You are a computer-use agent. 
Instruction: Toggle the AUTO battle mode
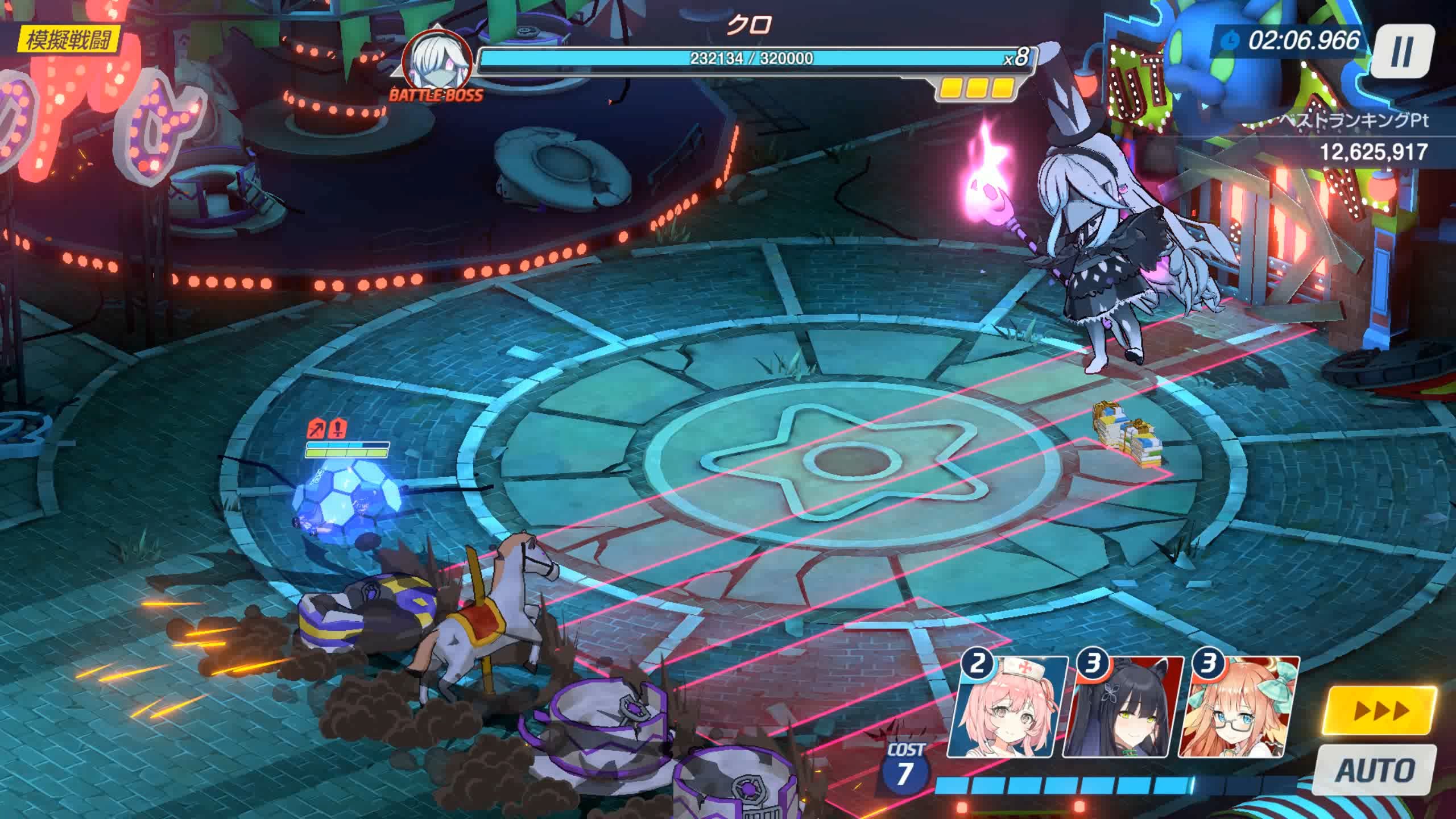(1376, 770)
